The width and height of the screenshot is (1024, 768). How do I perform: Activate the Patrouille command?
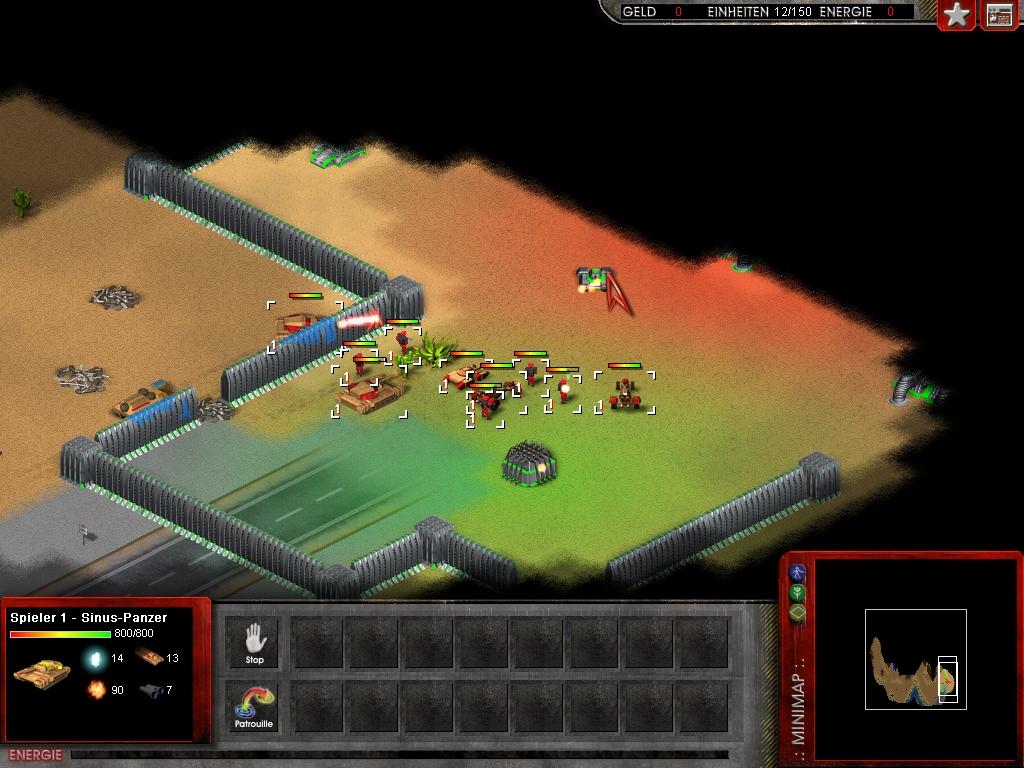click(254, 706)
